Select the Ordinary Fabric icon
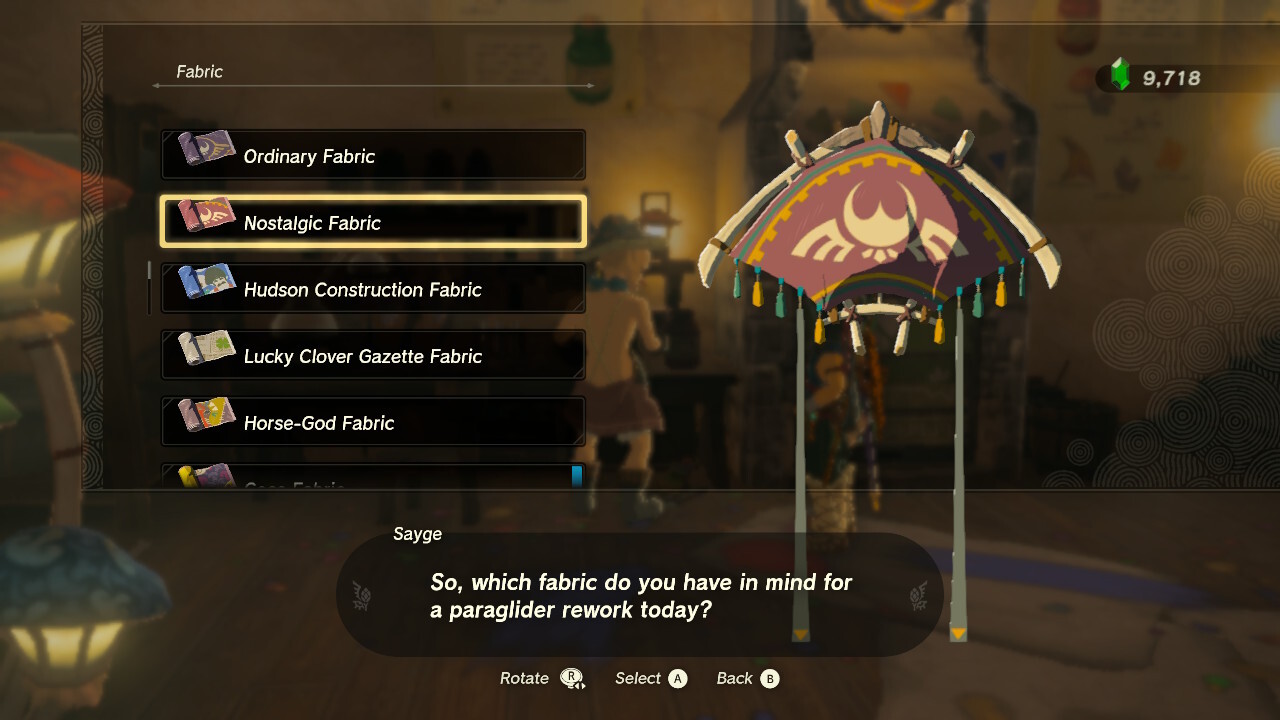The width and height of the screenshot is (1280, 720). [x=204, y=155]
